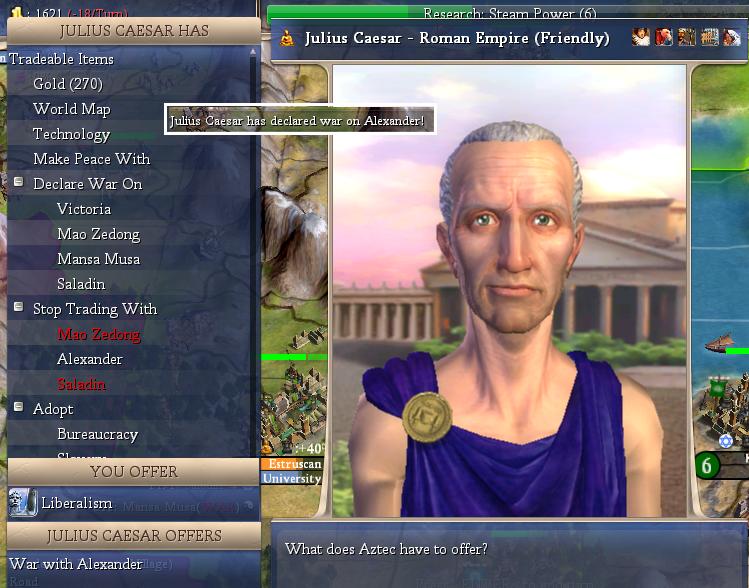
Task: Choose Alexander under Stop Trading With
Action: coord(90,359)
